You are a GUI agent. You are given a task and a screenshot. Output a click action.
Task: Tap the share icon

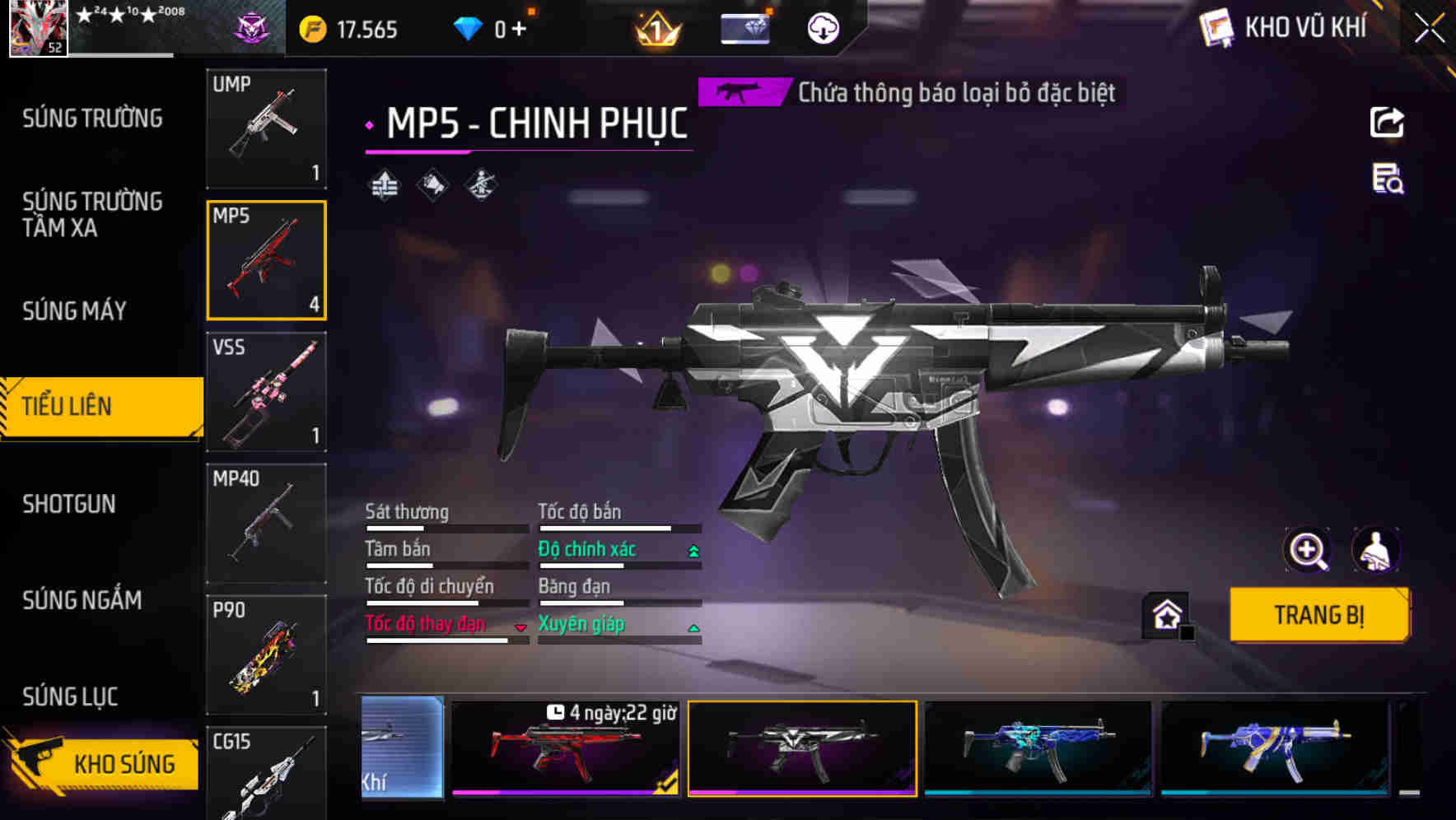1387,123
